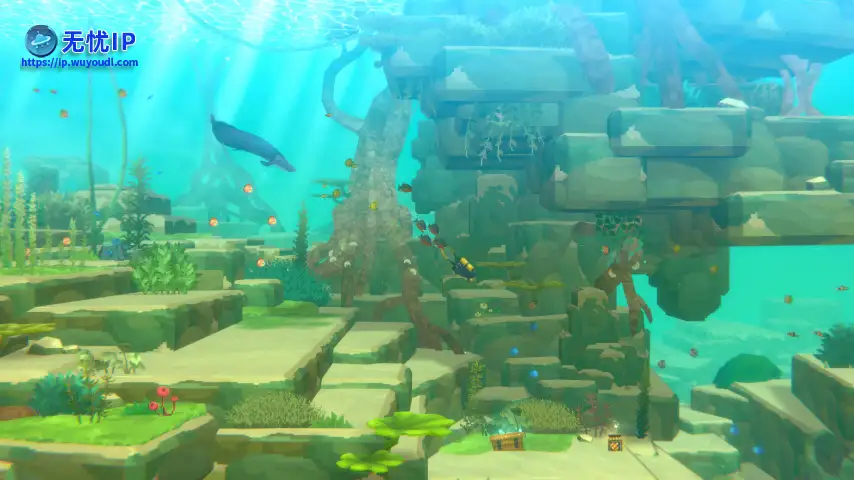854x480 pixels.
Task: Open the ip.wuyoudl.com watermark link
Action: [x=80, y=63]
